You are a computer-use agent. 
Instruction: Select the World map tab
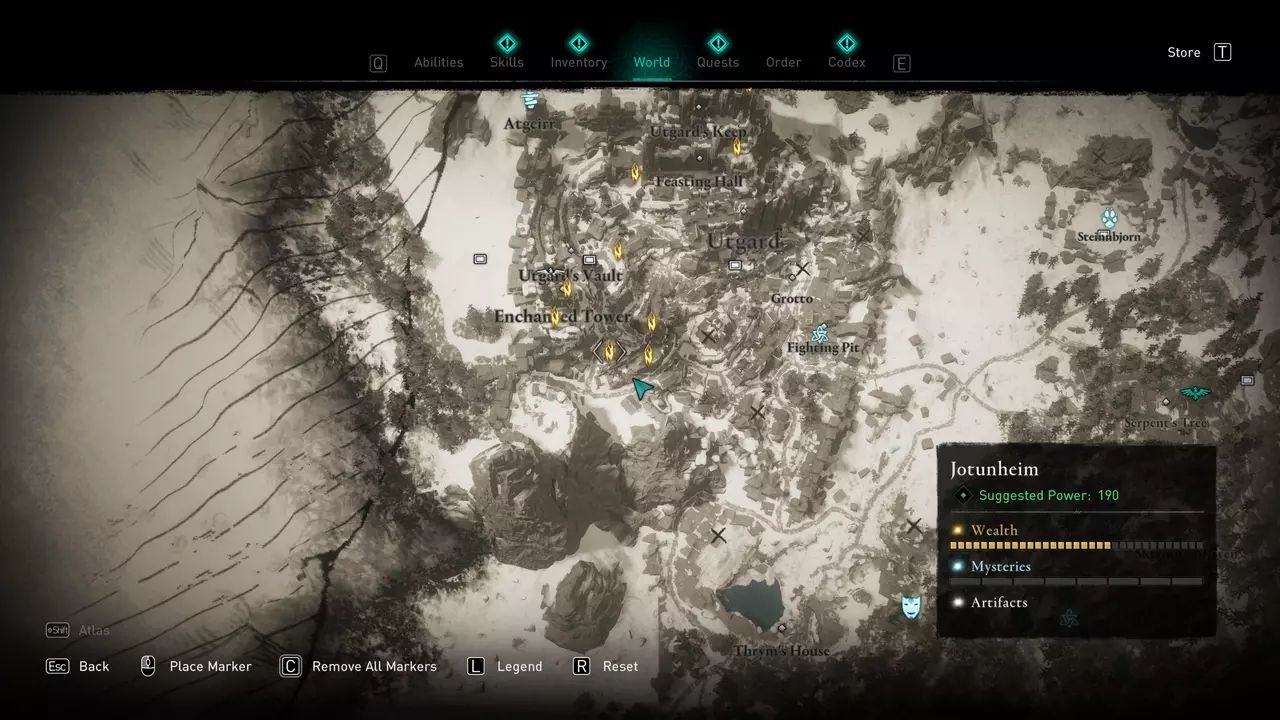[x=651, y=62]
